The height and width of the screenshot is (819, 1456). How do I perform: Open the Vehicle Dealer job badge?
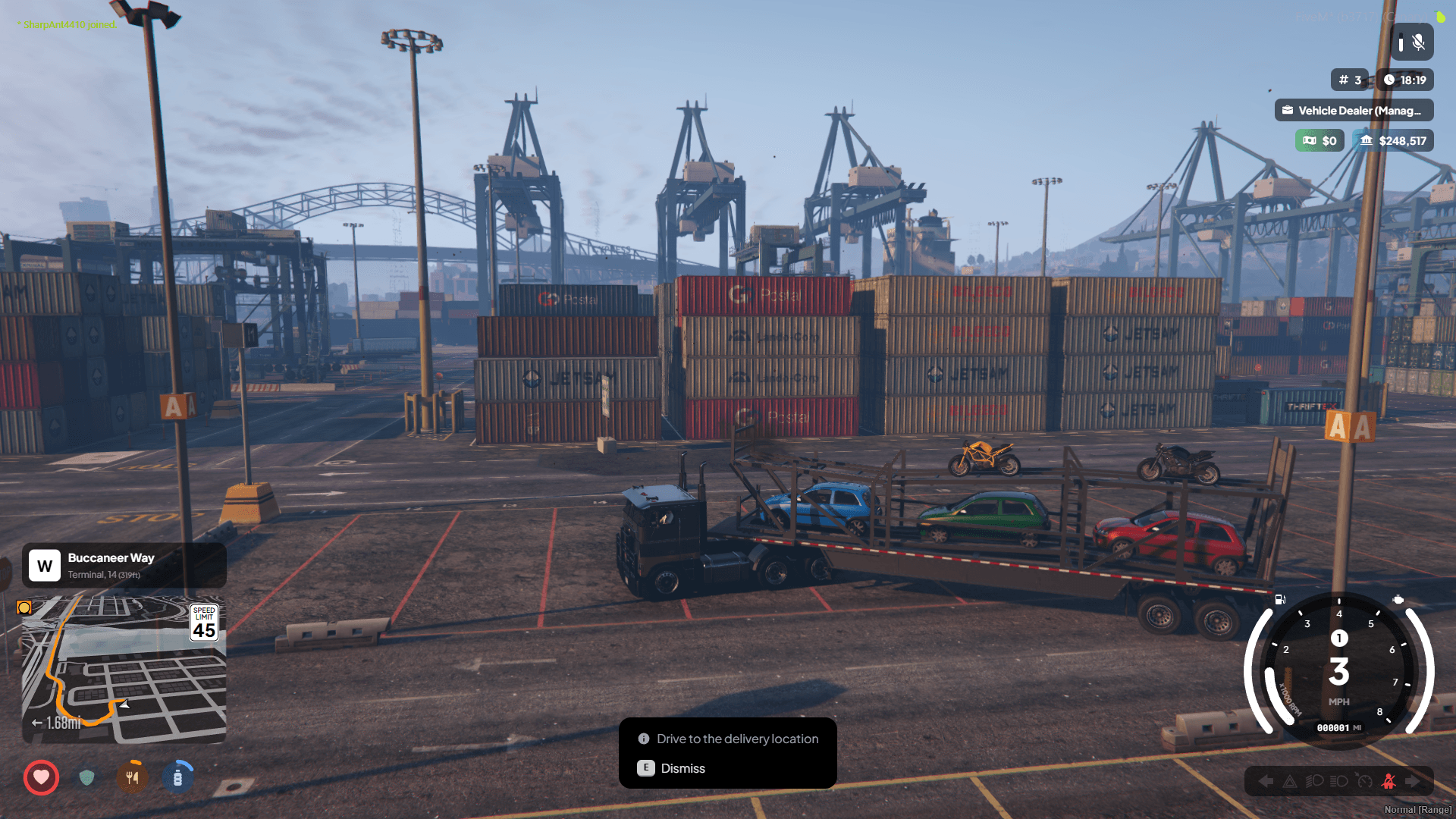(x=1354, y=111)
